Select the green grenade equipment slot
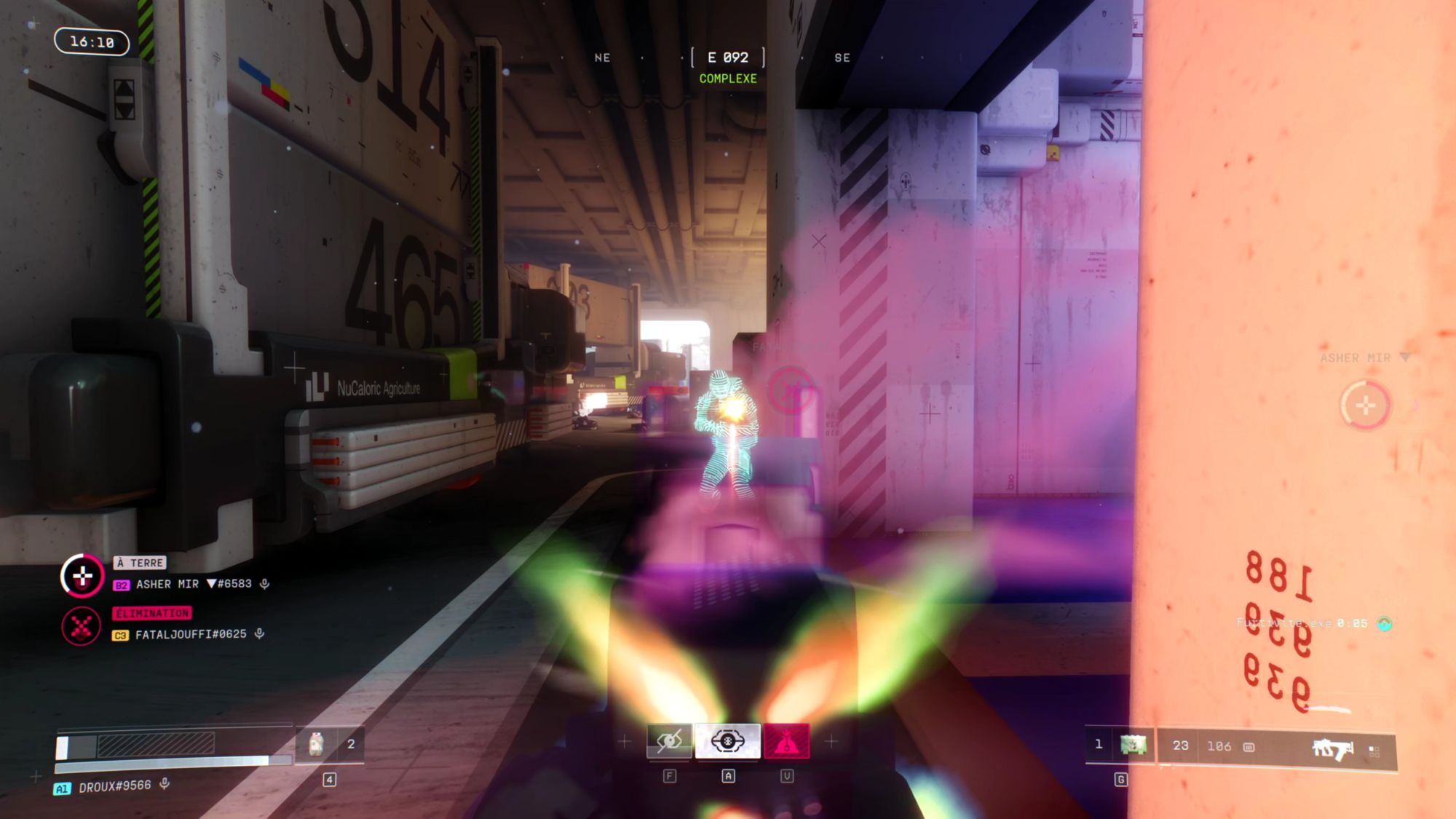1456x819 pixels. click(1133, 745)
